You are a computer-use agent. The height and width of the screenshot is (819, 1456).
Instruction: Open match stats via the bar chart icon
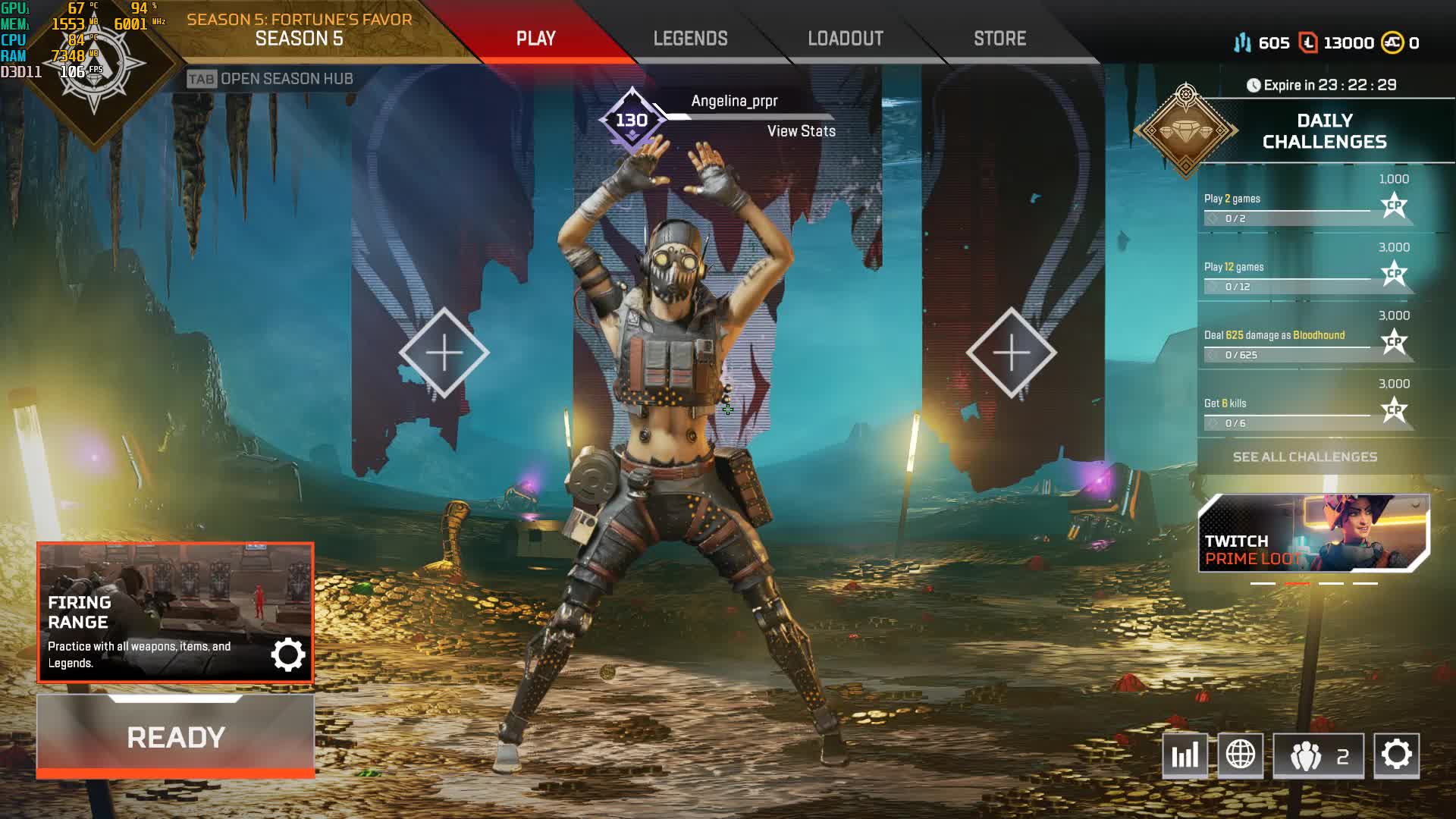1185,755
